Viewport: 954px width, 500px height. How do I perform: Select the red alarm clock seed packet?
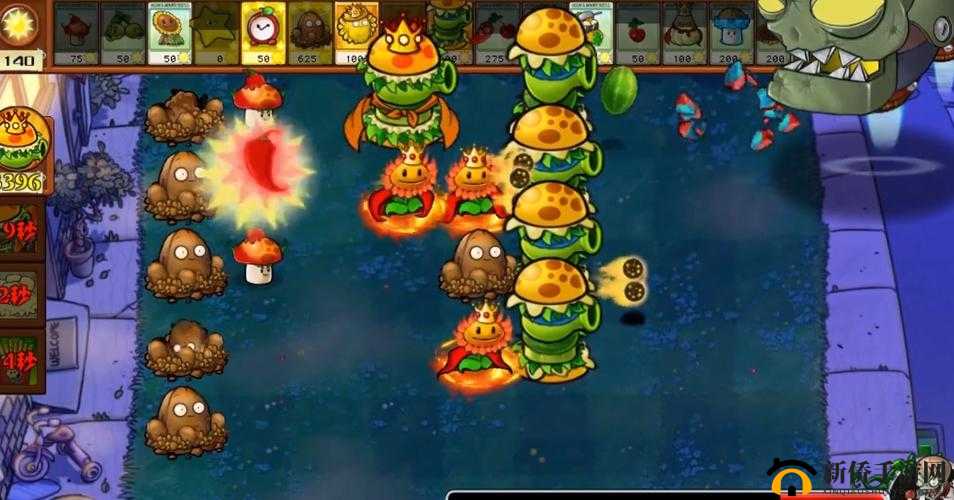(x=264, y=33)
